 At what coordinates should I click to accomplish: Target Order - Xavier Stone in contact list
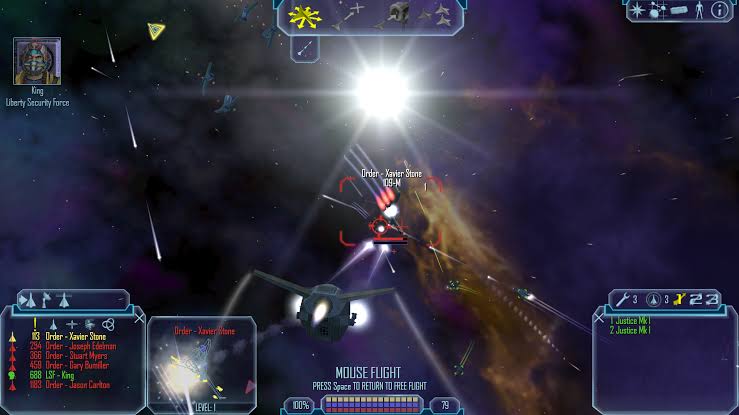coord(74,336)
